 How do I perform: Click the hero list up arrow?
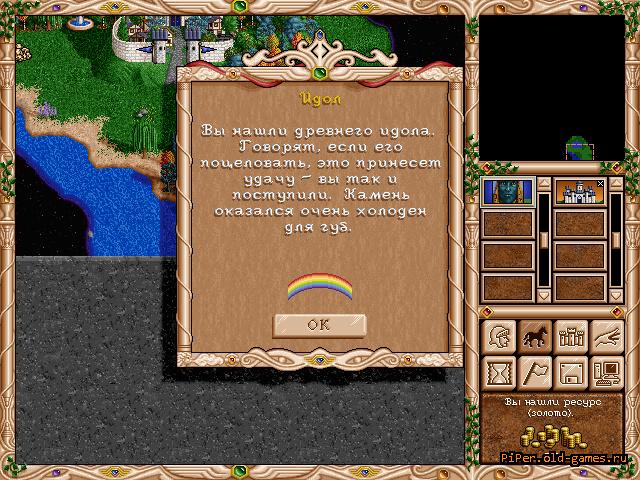click(544, 185)
